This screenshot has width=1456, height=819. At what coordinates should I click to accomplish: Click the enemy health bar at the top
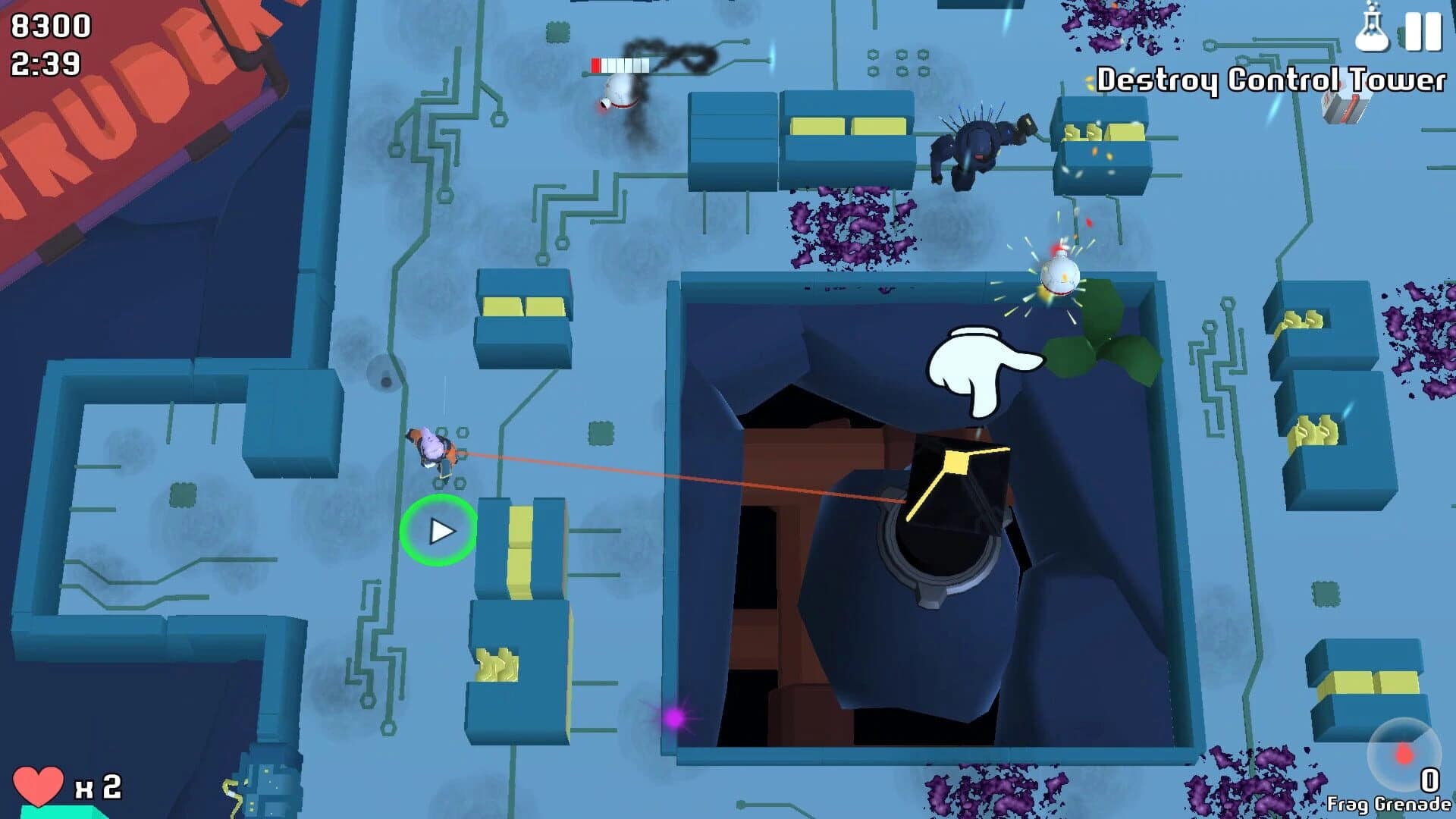pyautogui.click(x=622, y=64)
